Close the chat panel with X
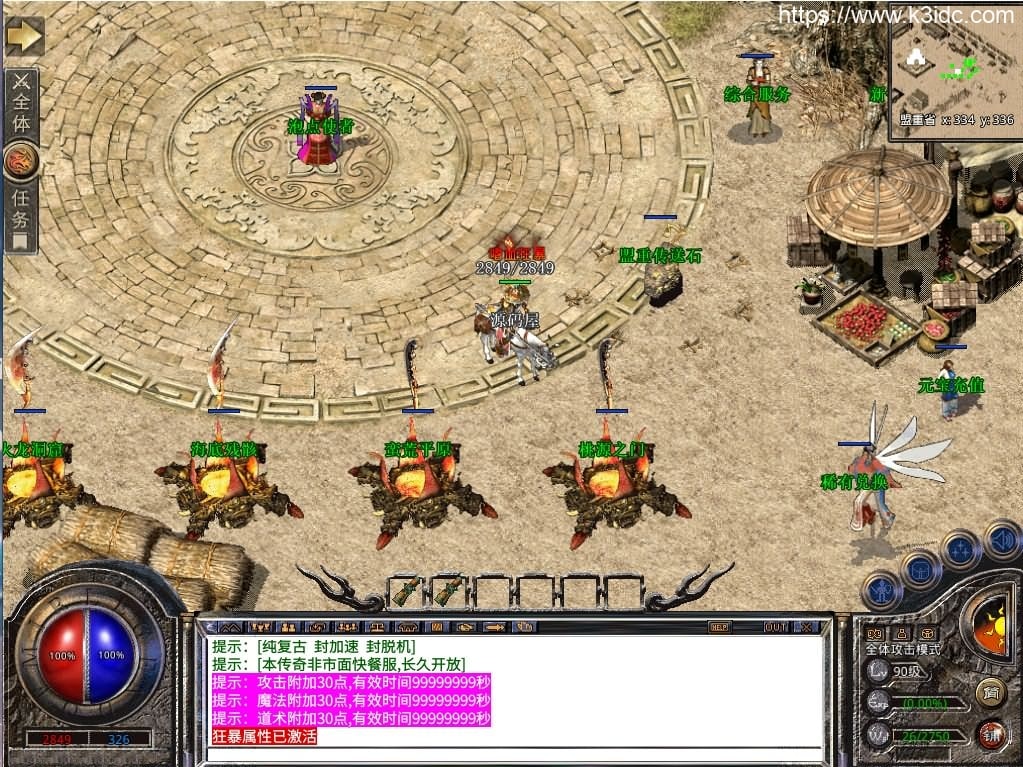Screen dimensions: 1023x767 [806, 627]
